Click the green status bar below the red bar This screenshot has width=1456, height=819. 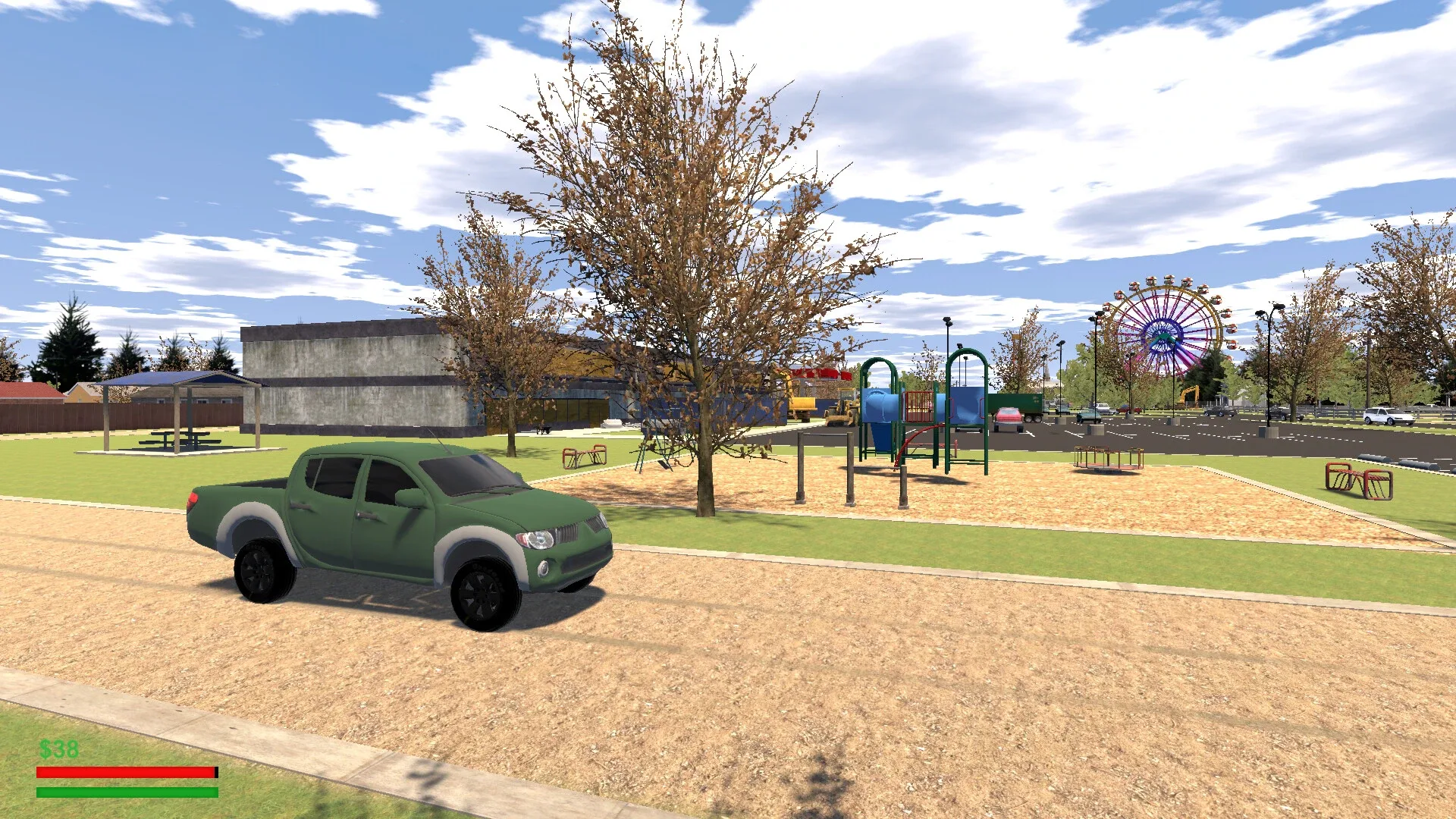click(125, 792)
